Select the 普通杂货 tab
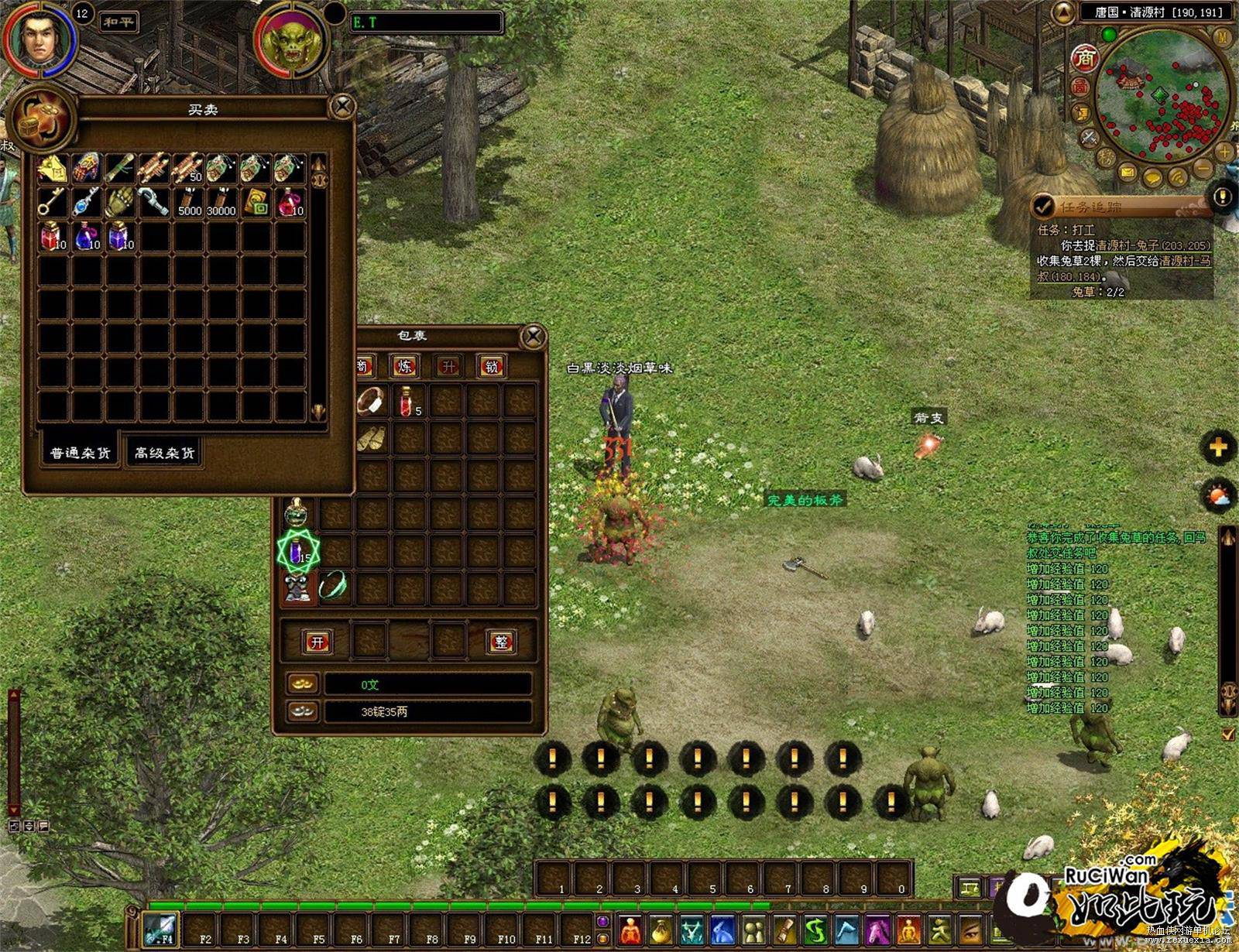 point(81,453)
